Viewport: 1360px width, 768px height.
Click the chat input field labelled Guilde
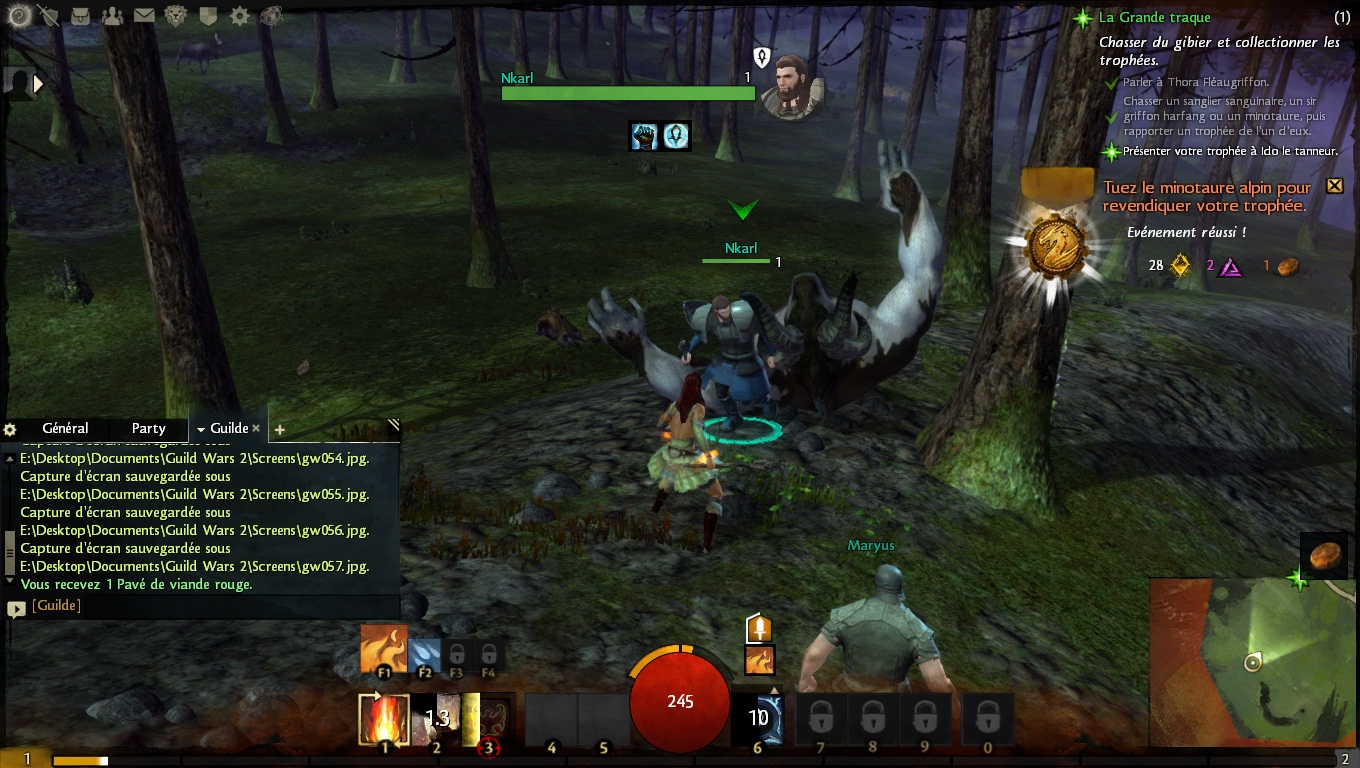[x=200, y=606]
